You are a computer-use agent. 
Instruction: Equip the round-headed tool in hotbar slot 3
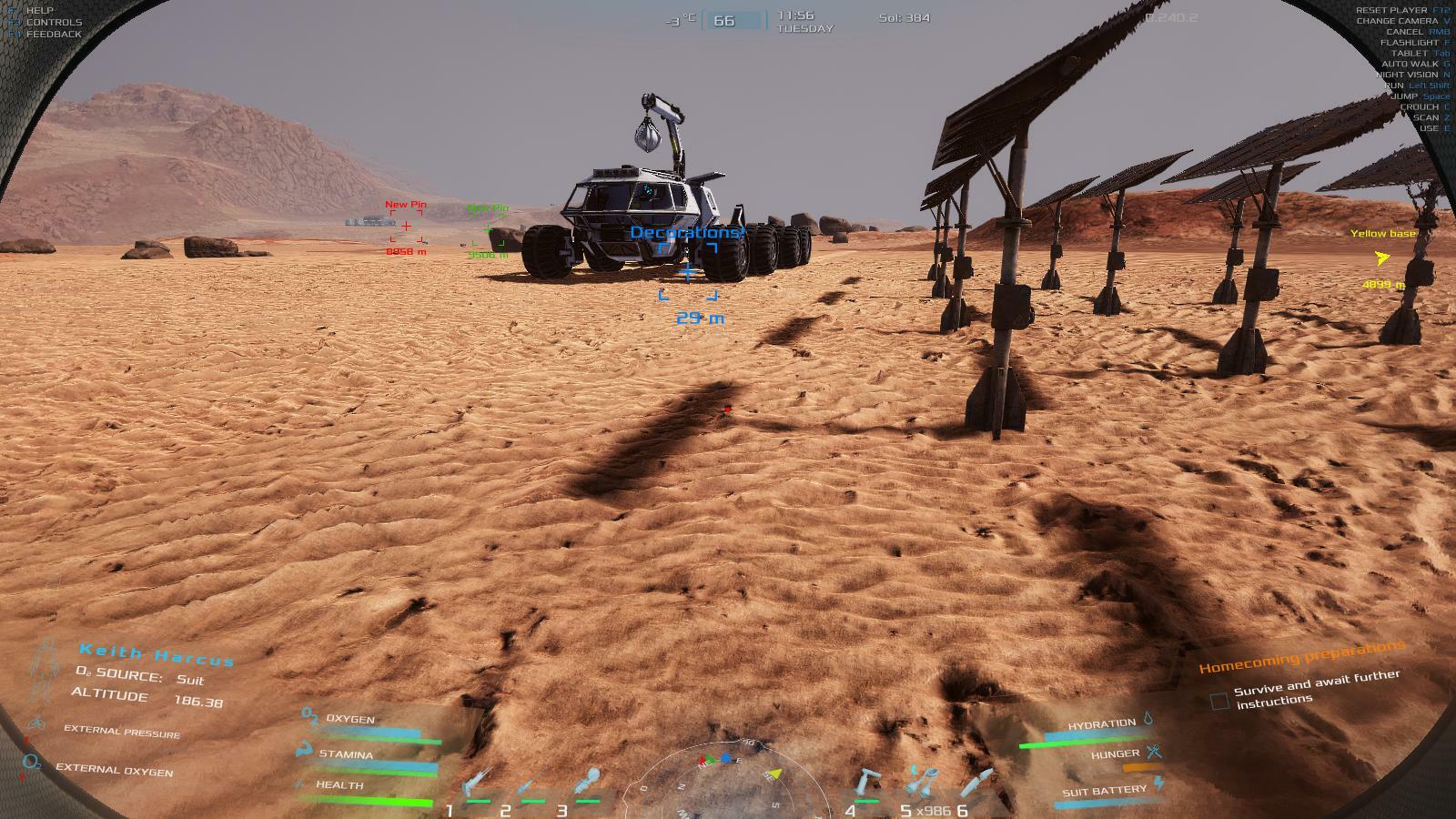pyautogui.click(x=588, y=783)
